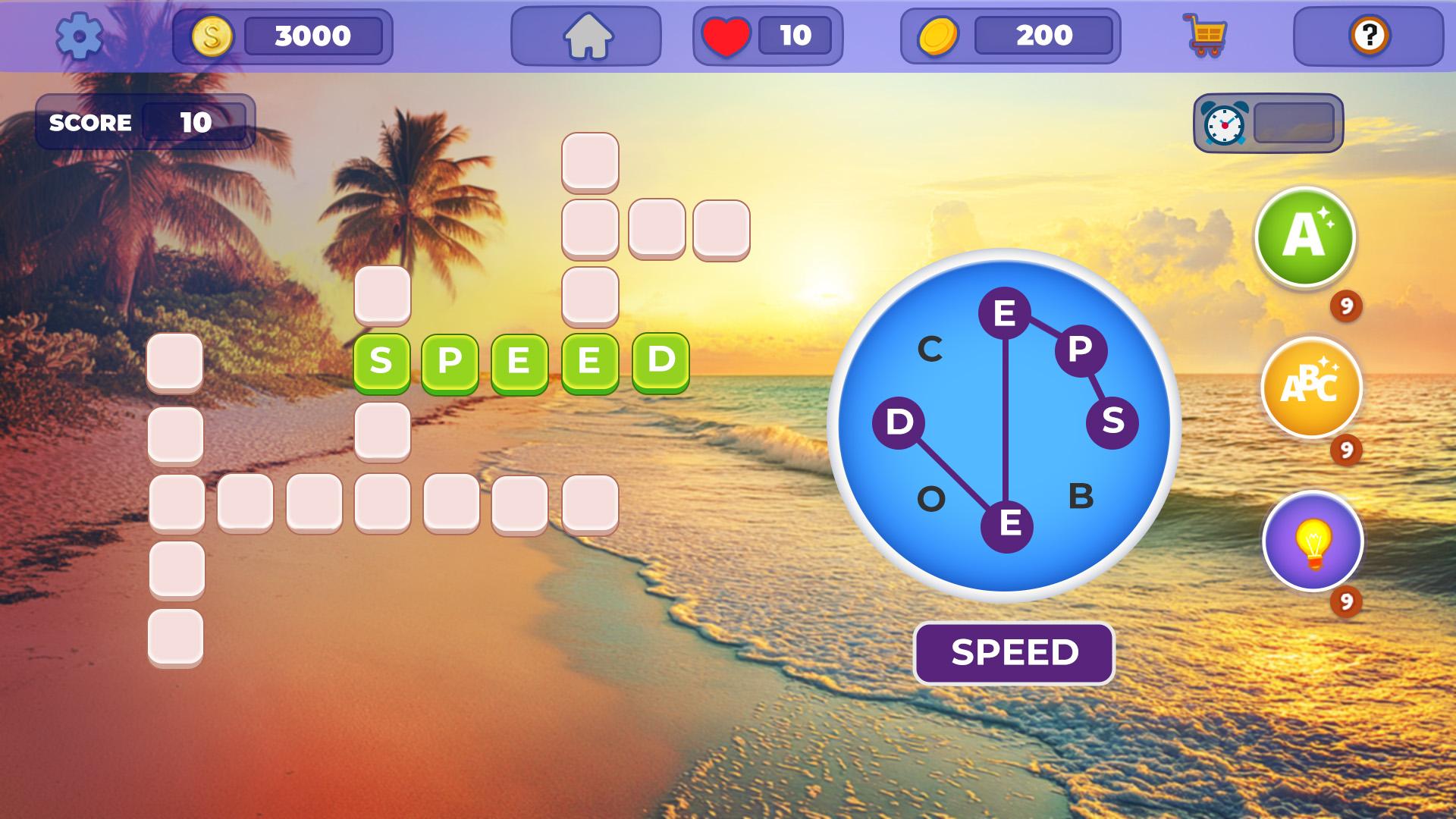Viewport: 1456px width, 819px height.
Task: Activate the orange ABC reveal booster
Action: coord(1307,389)
